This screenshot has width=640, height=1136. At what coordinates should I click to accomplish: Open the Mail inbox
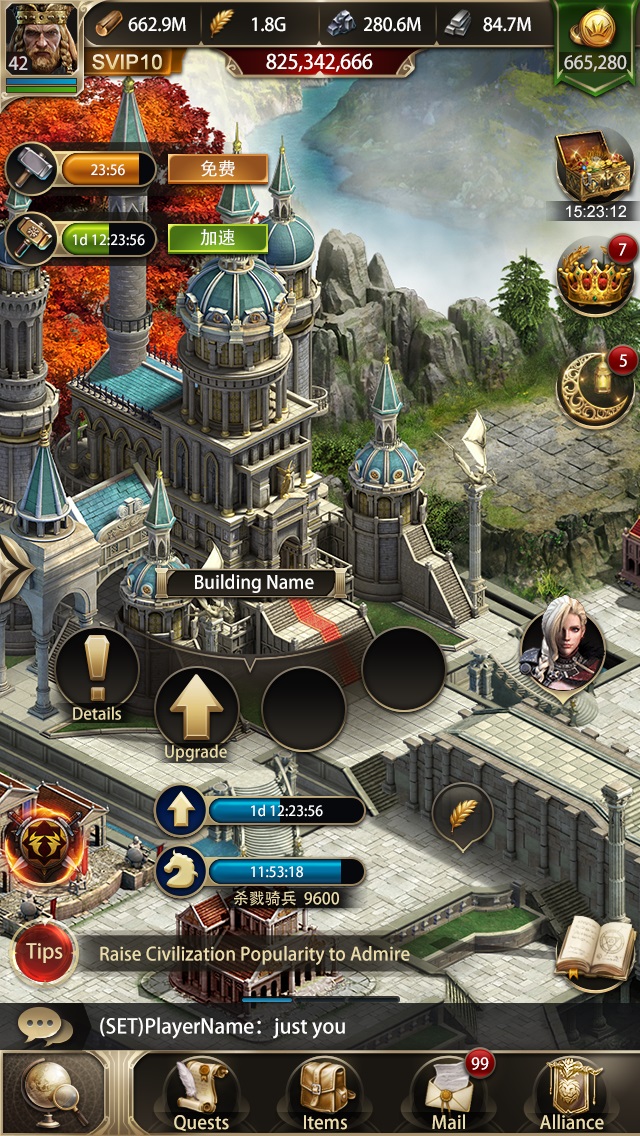[x=449, y=1094]
